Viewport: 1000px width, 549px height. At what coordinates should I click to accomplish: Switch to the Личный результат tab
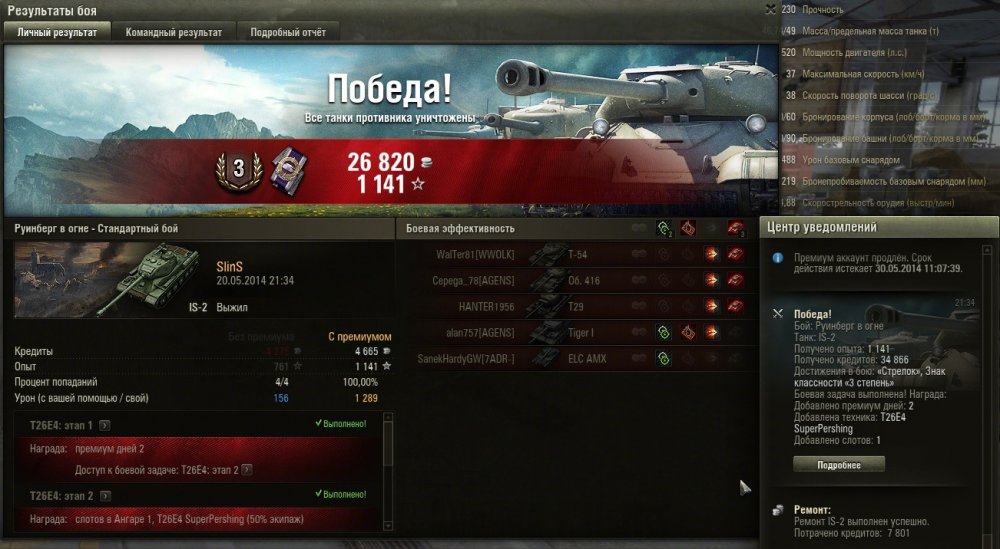57,32
